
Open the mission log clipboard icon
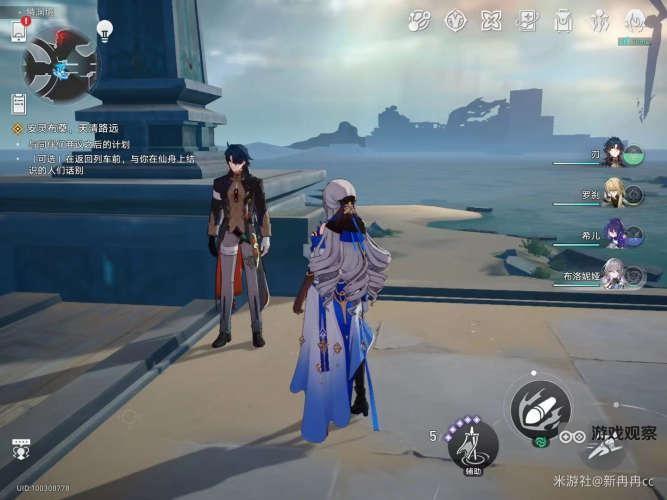tap(18, 103)
